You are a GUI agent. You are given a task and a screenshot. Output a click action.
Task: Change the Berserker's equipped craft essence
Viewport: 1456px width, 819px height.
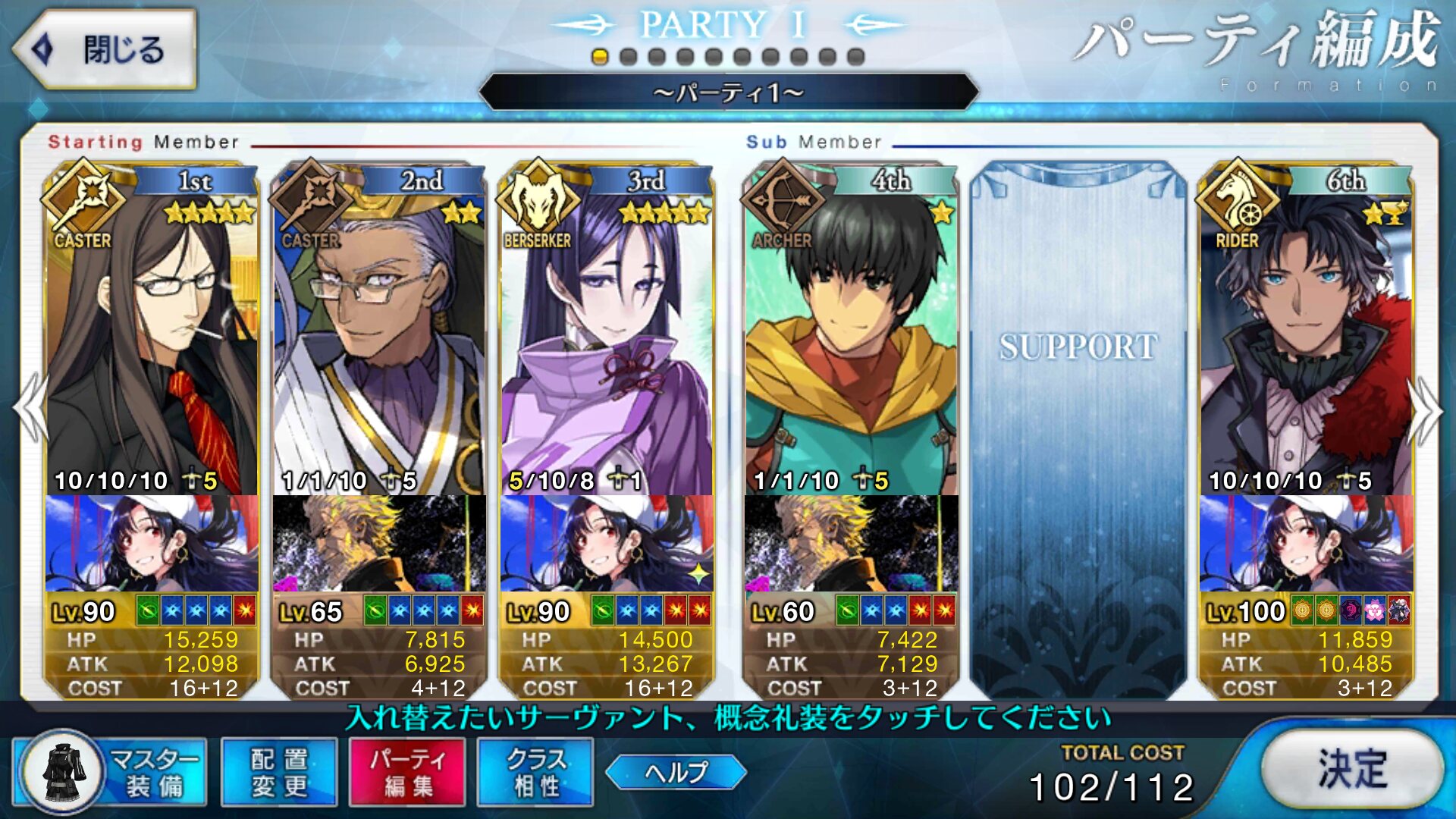[x=607, y=543]
